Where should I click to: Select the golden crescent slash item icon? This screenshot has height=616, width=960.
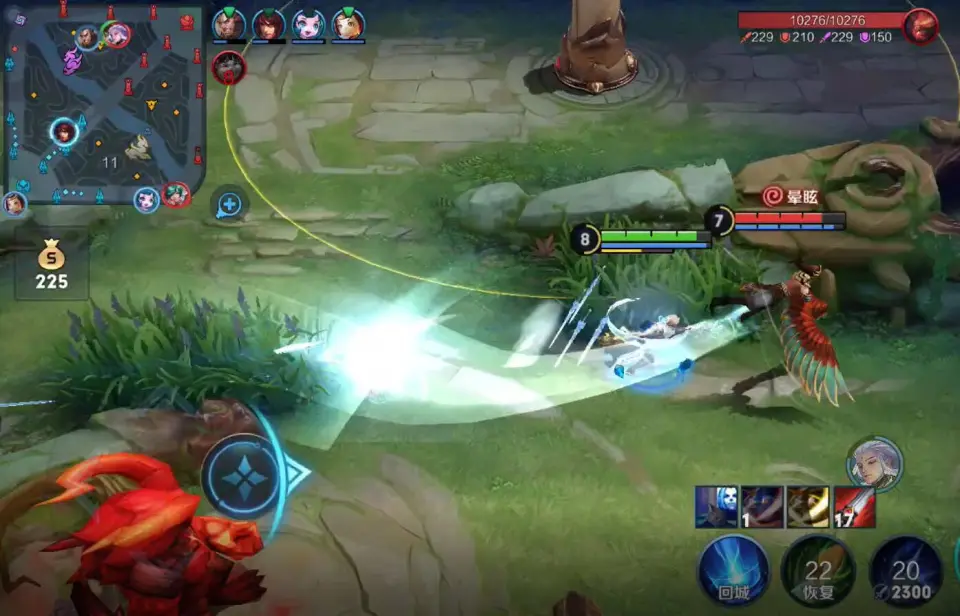[x=808, y=507]
